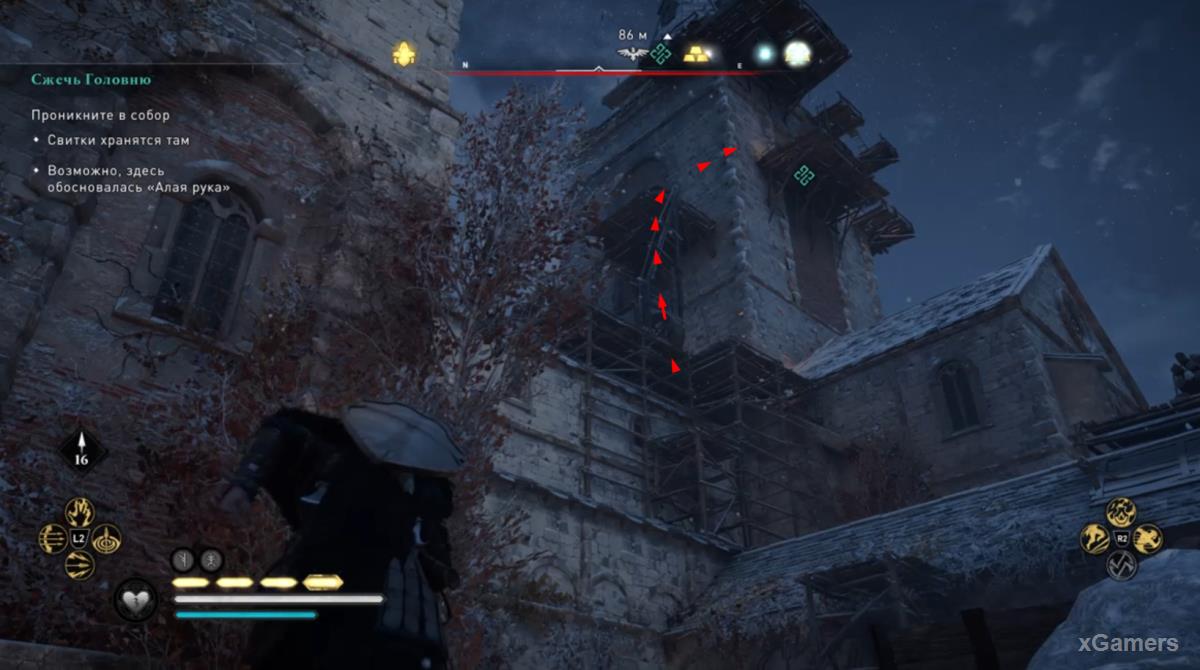Trigger the diving figure melee ability
Viewport: 1200px width, 670px height.
(x=1148, y=539)
